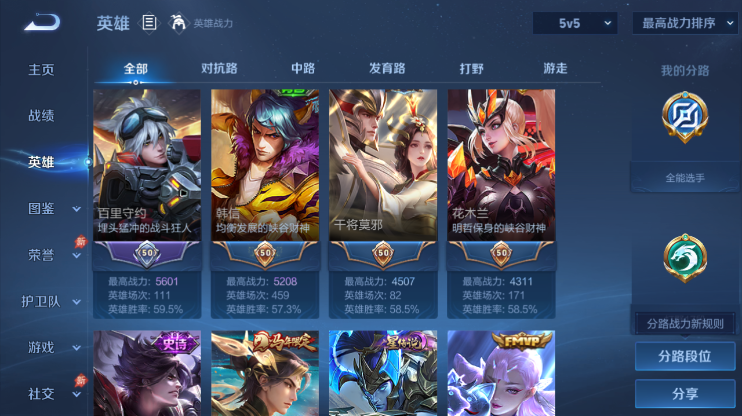Switch to the 发育路 tab
The width and height of the screenshot is (742, 416).
click(387, 69)
